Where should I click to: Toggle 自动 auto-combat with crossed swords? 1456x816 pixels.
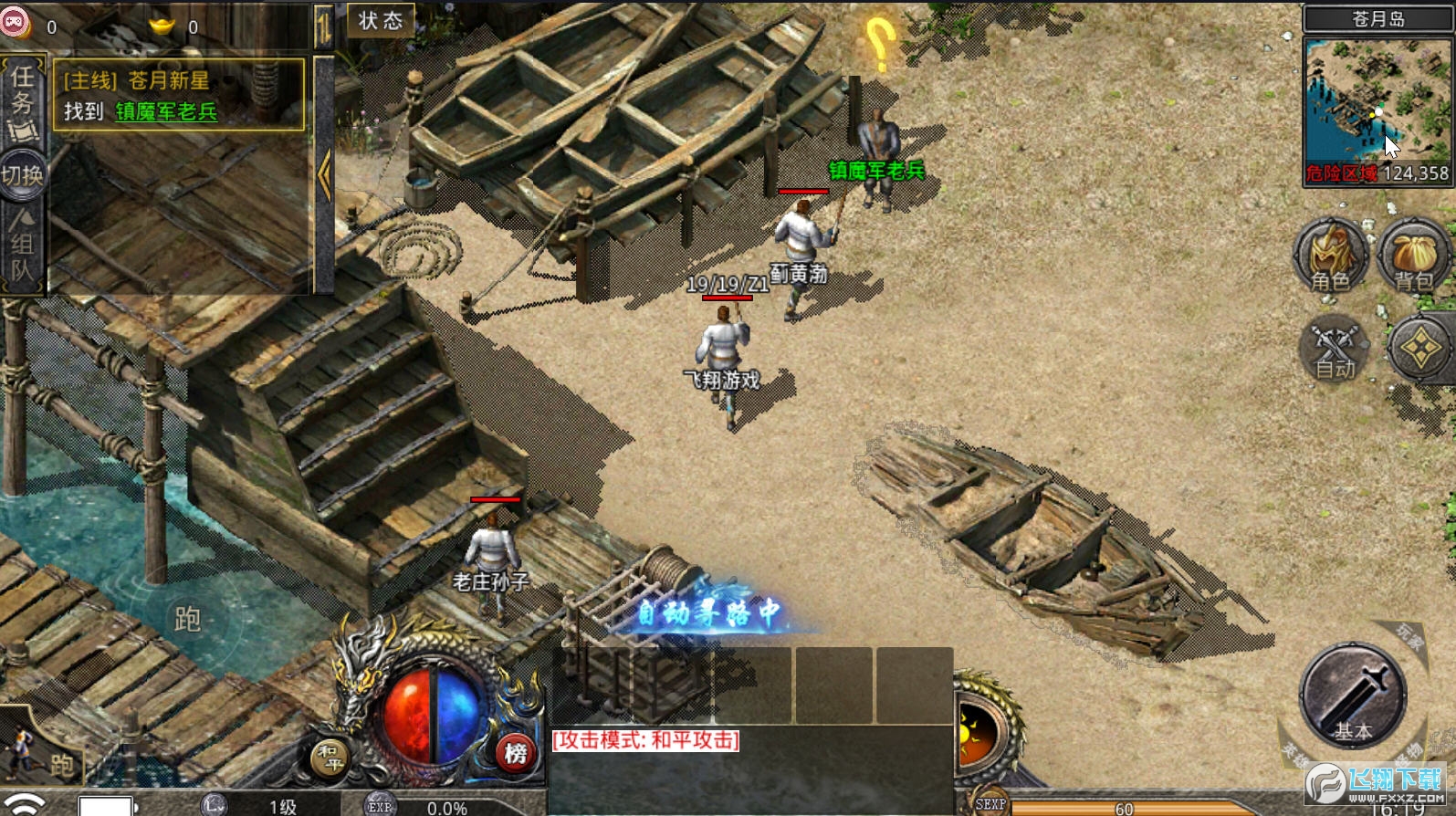point(1334,349)
